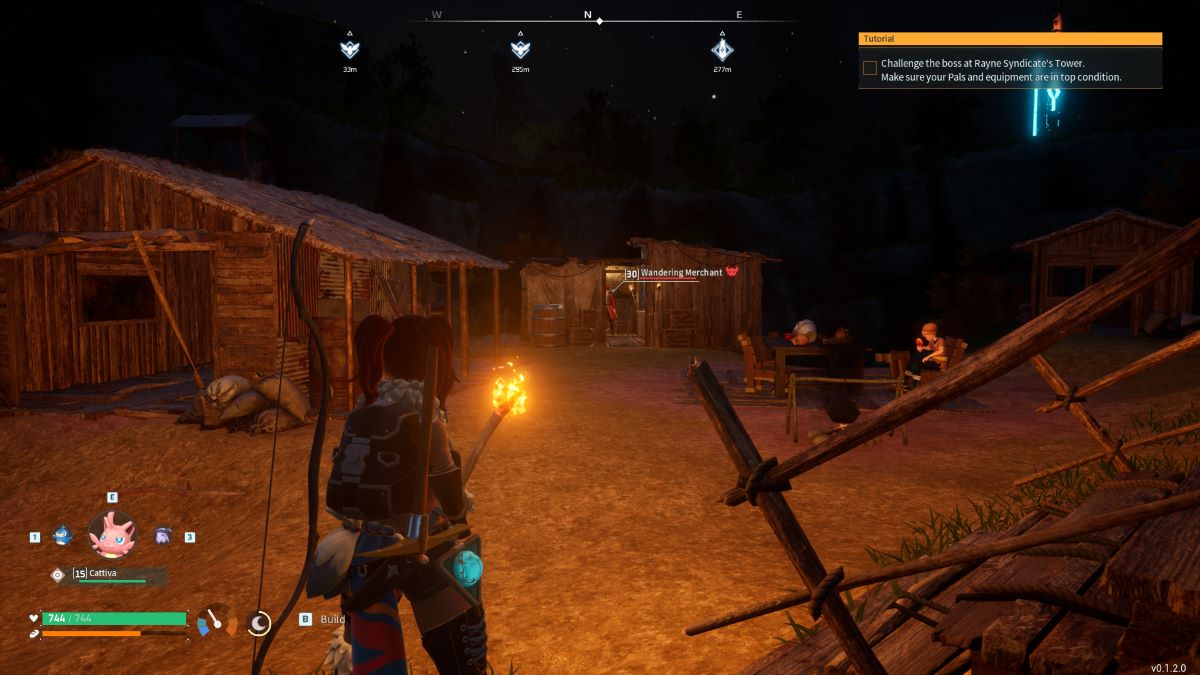Click the temperature gauge dial

point(216,621)
